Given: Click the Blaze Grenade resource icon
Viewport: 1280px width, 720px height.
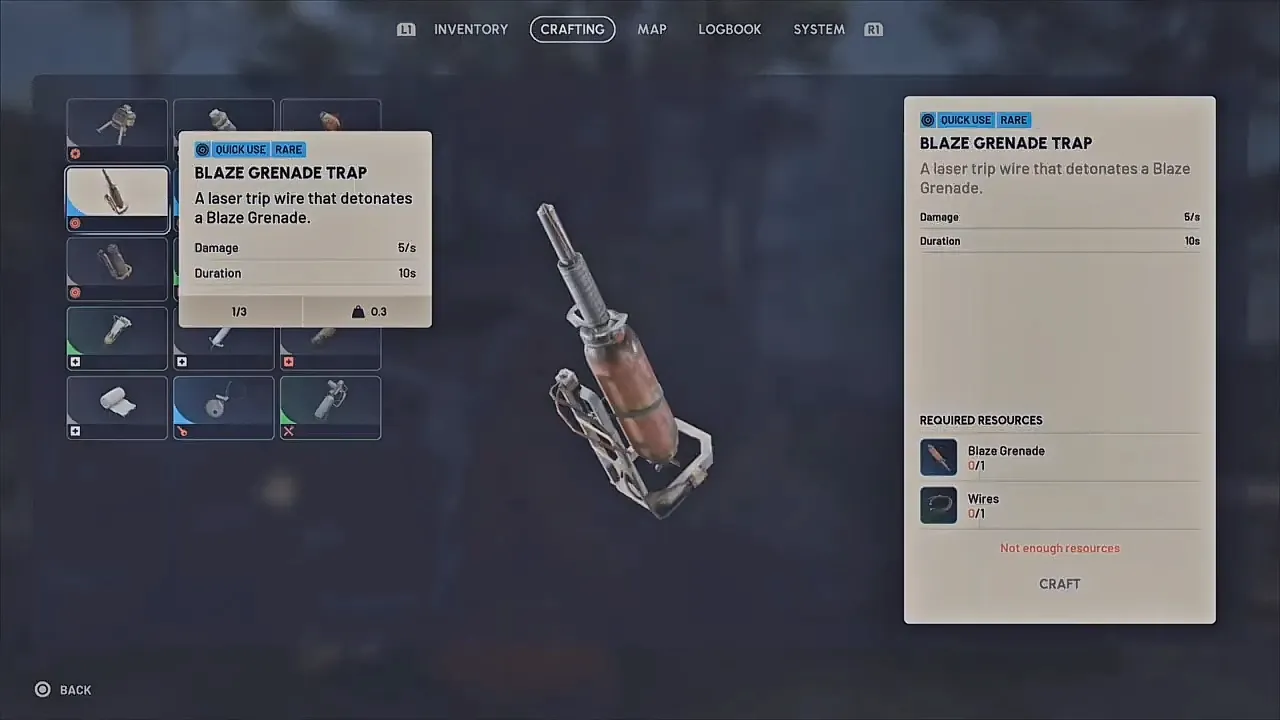Looking at the screenshot, I should click(x=938, y=457).
